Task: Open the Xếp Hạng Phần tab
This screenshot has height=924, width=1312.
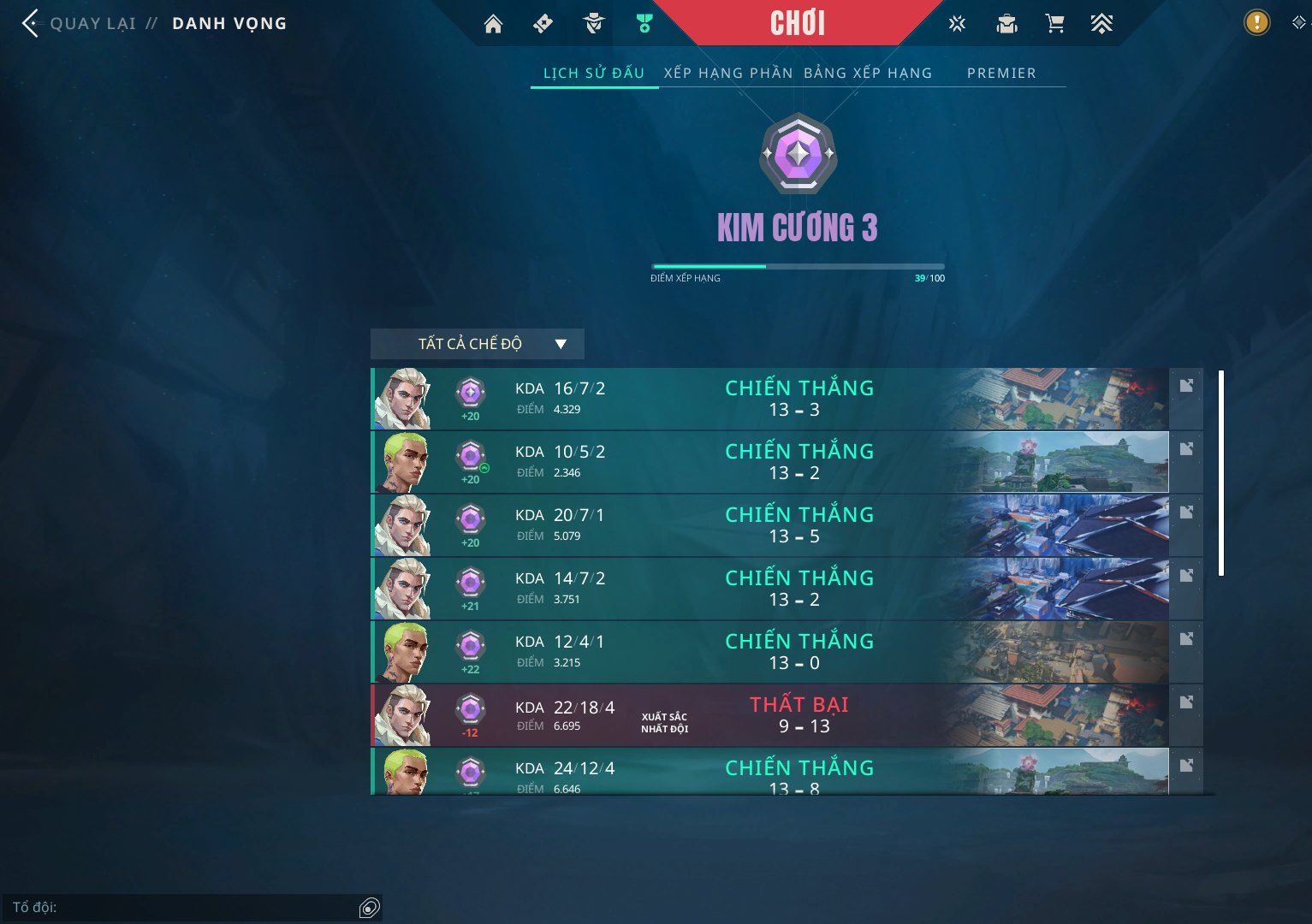Action: 728,74
